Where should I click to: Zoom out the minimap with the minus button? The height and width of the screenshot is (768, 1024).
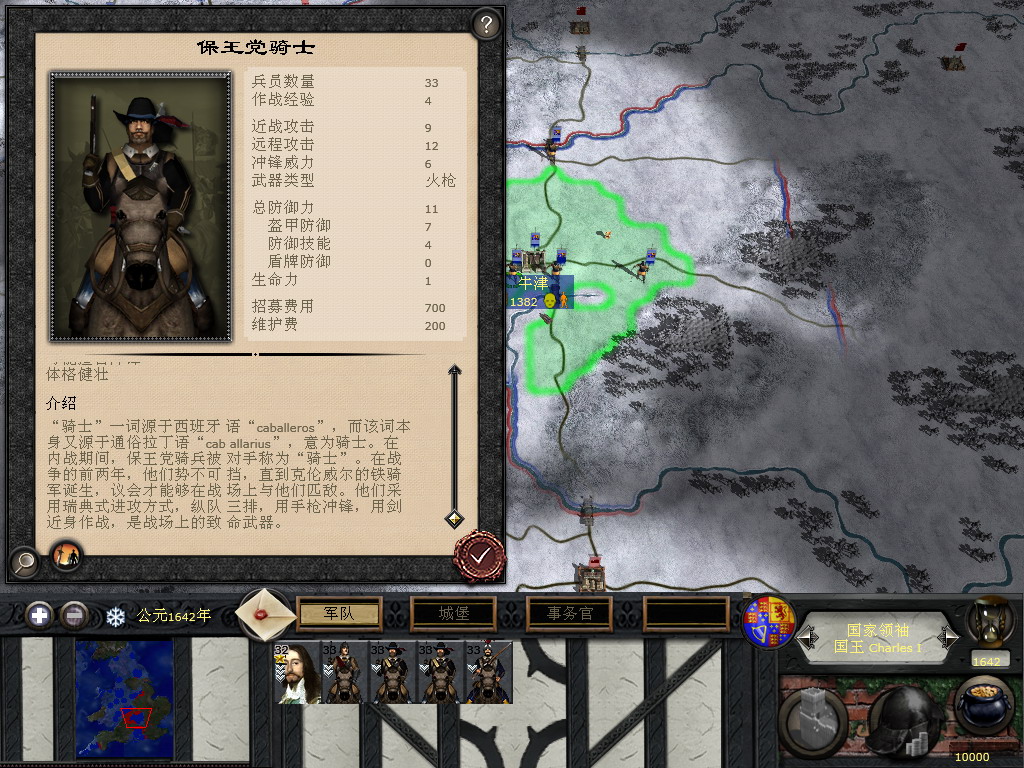coord(72,615)
